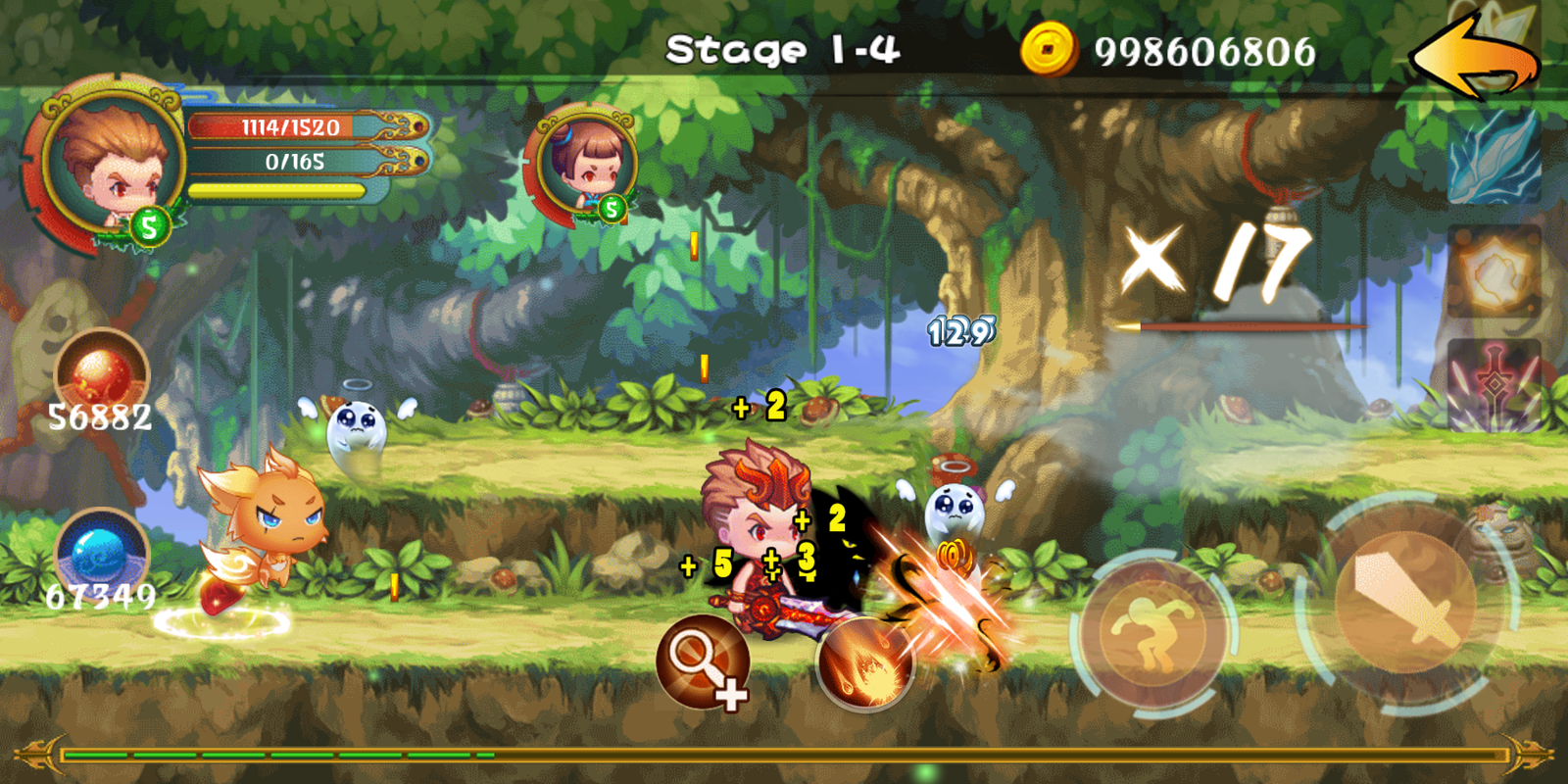Image resolution: width=1568 pixels, height=784 pixels.
Task: Activate the red sword skill icon
Action: (1494, 385)
